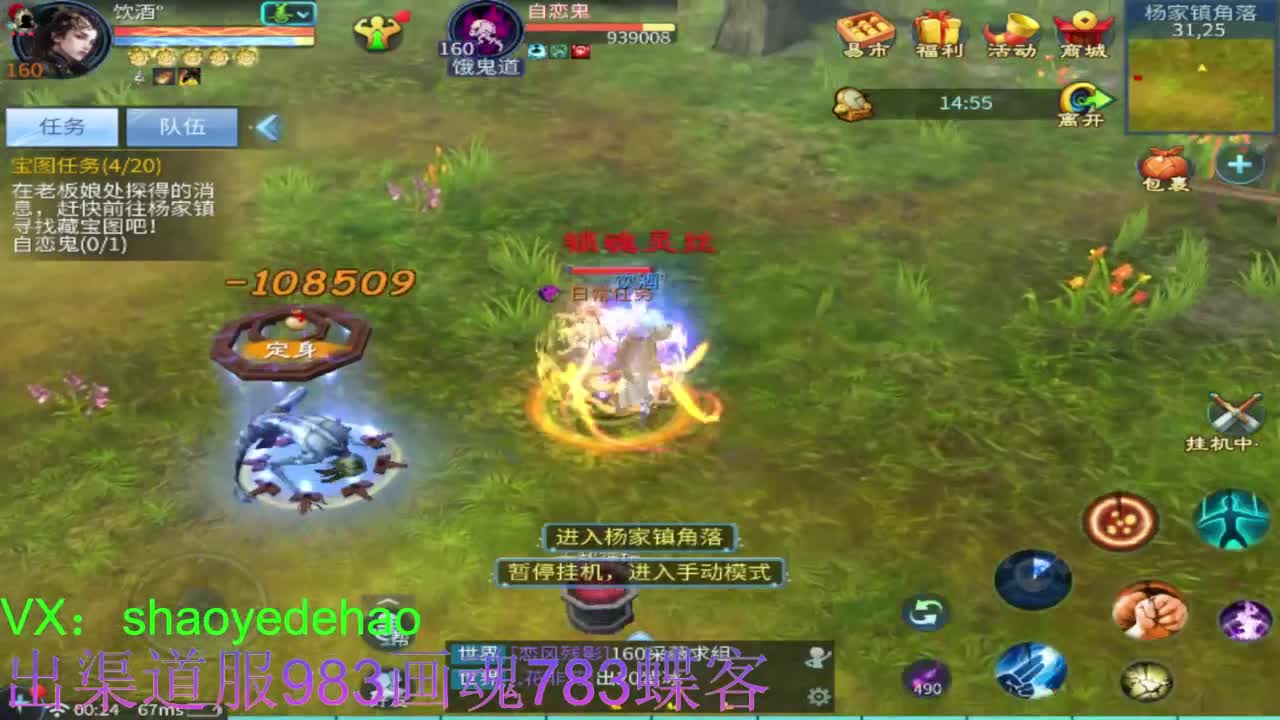Switch to the 队伍 team tab
Screen dimensions: 1280x720
click(x=181, y=126)
